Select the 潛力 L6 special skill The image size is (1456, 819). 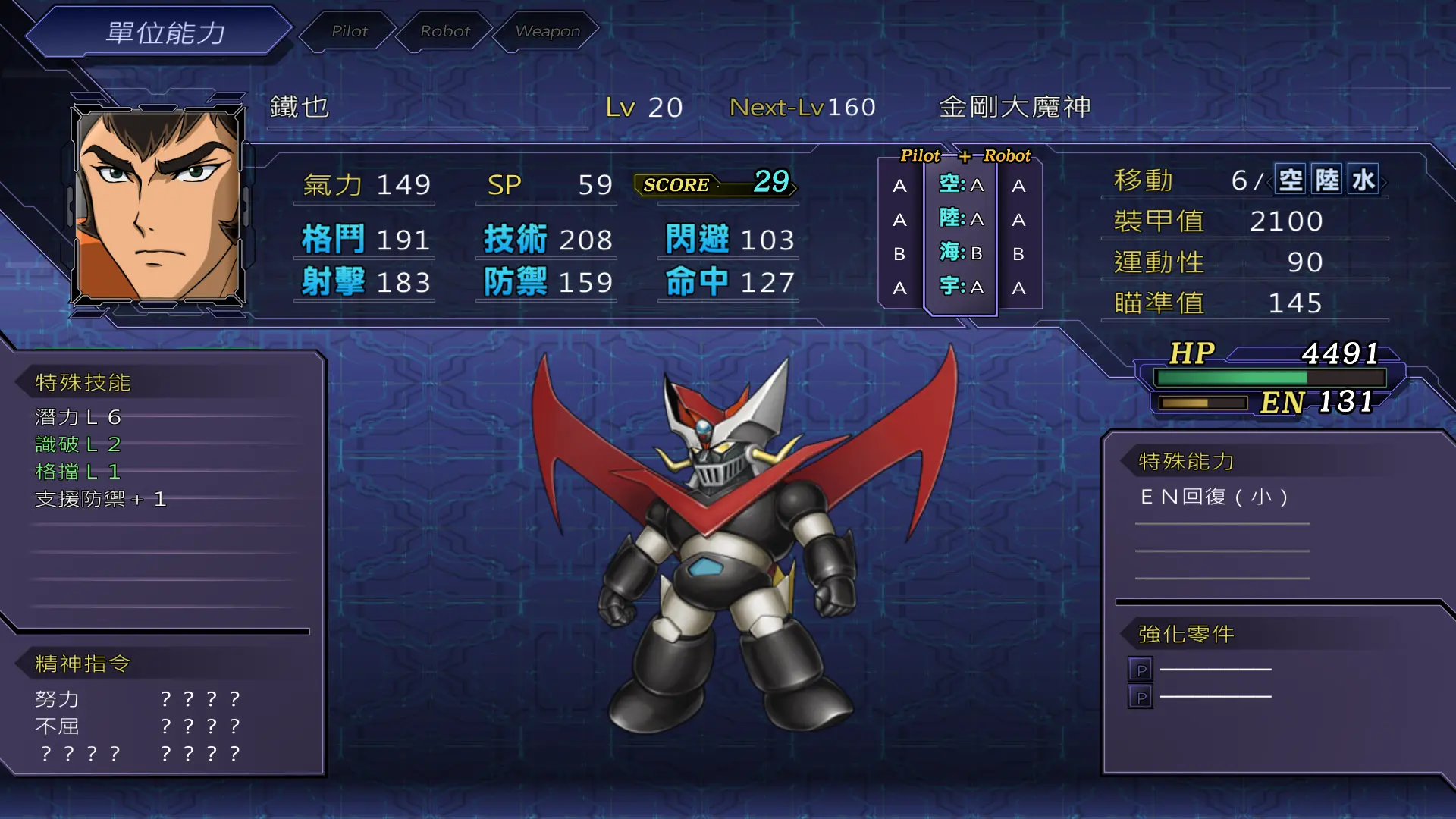(x=78, y=417)
